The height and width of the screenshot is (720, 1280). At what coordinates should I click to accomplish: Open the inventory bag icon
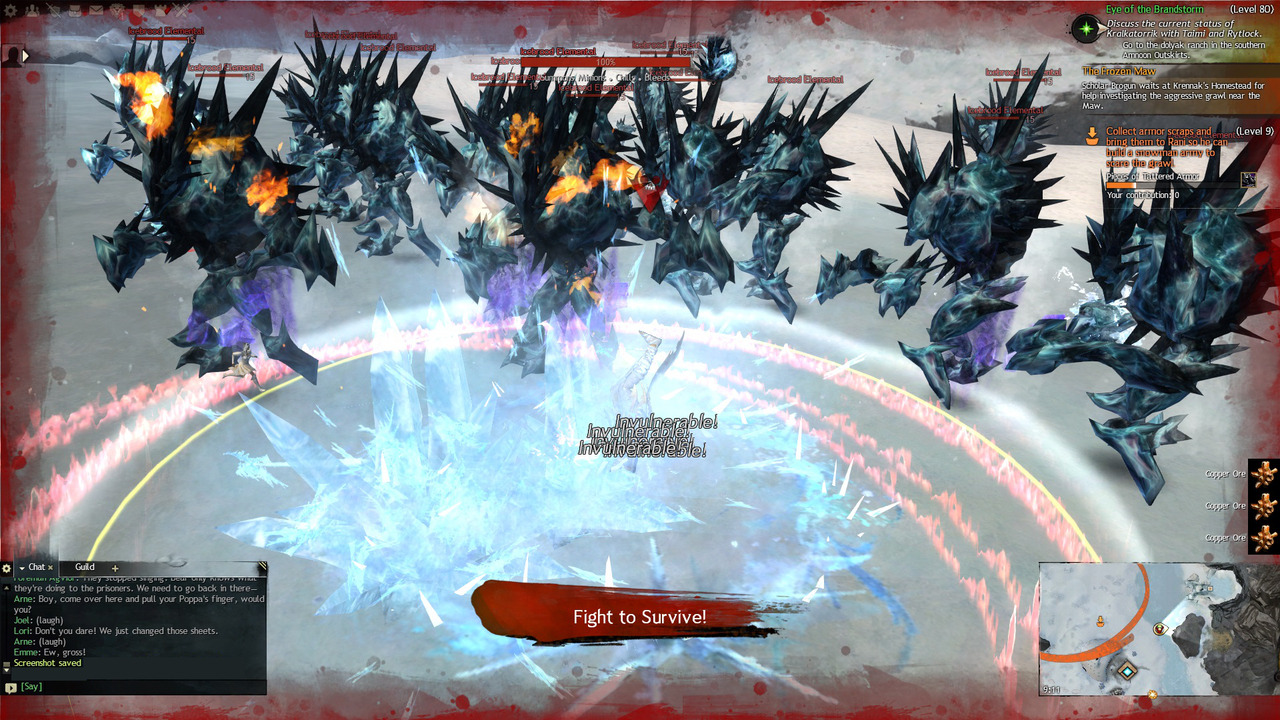click(75, 10)
